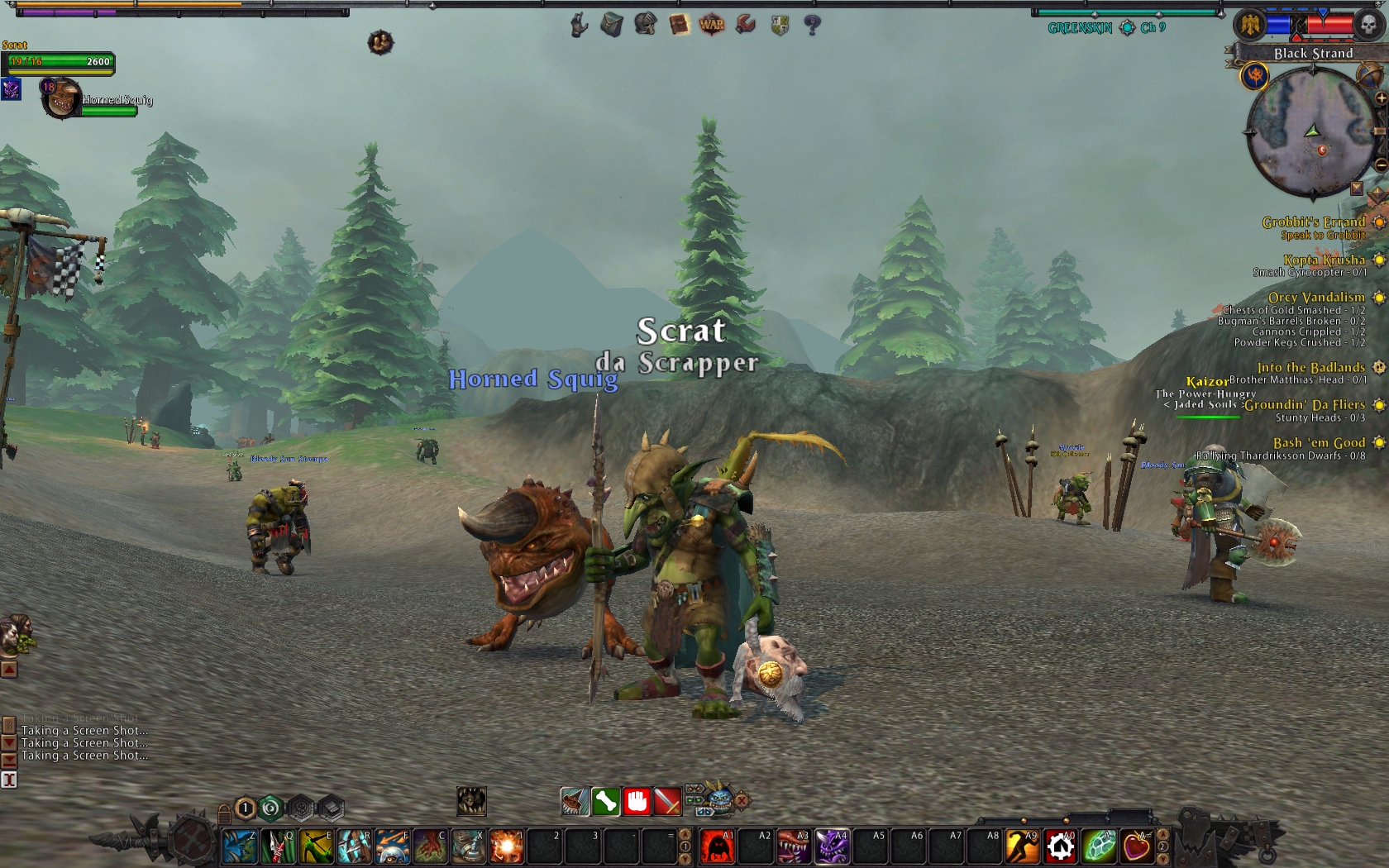The width and height of the screenshot is (1389, 868).
Task: Open the helmet character icon
Action: (645, 24)
